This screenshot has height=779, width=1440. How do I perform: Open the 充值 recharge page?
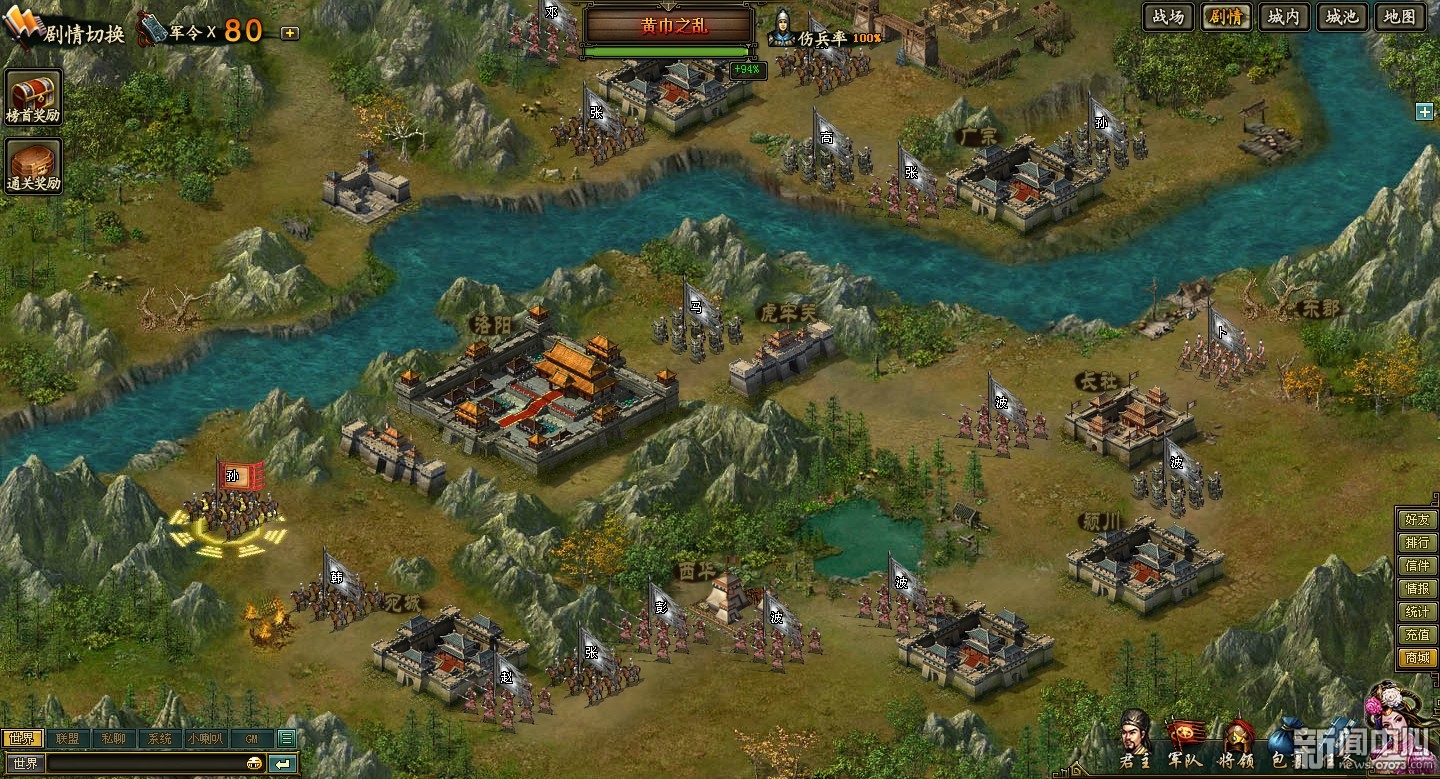click(1417, 635)
